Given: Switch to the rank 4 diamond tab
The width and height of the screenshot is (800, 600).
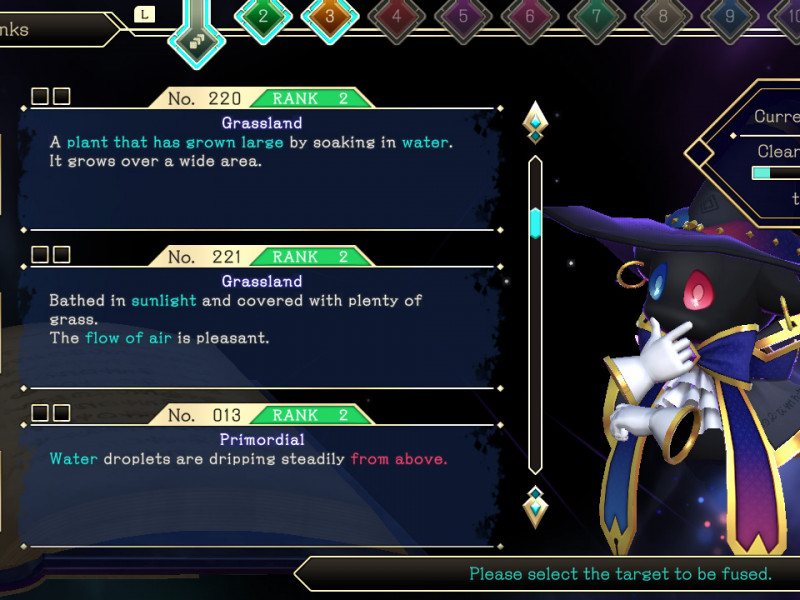Looking at the screenshot, I should 397,16.
